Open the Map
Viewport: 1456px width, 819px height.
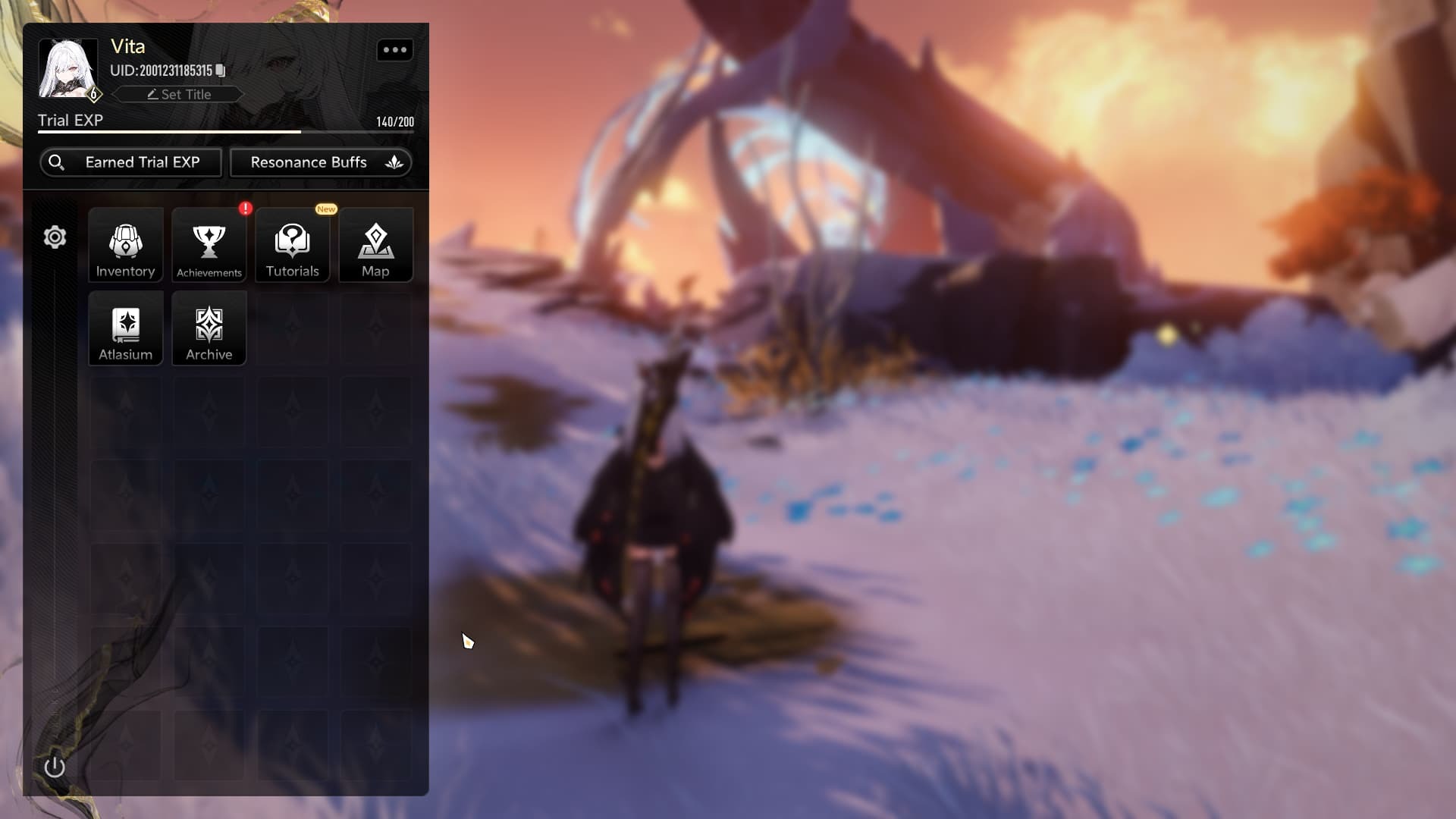coord(376,244)
